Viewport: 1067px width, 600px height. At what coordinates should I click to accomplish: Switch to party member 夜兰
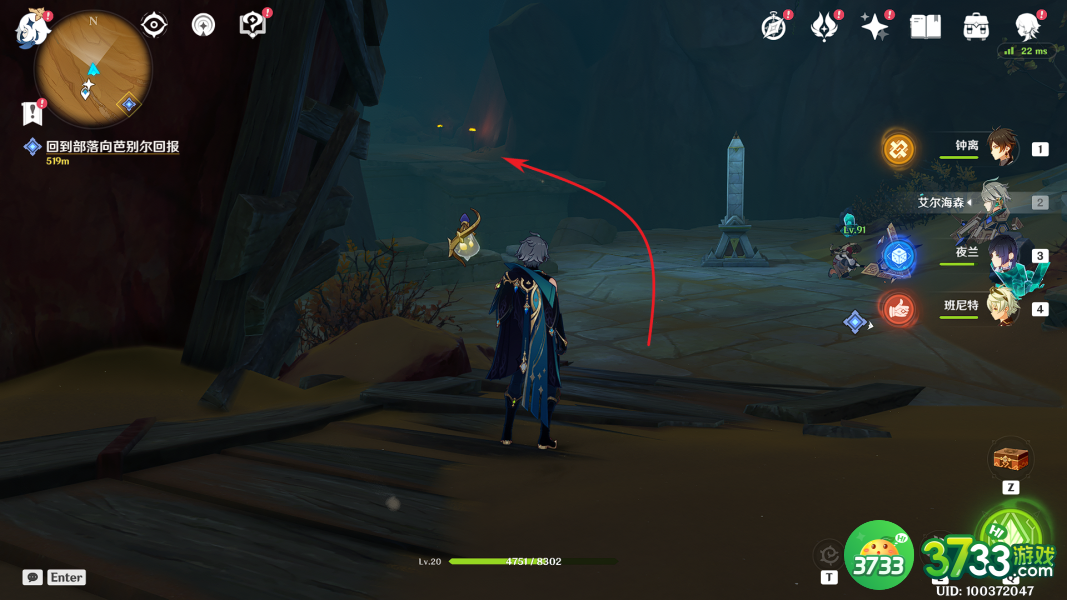point(1000,255)
